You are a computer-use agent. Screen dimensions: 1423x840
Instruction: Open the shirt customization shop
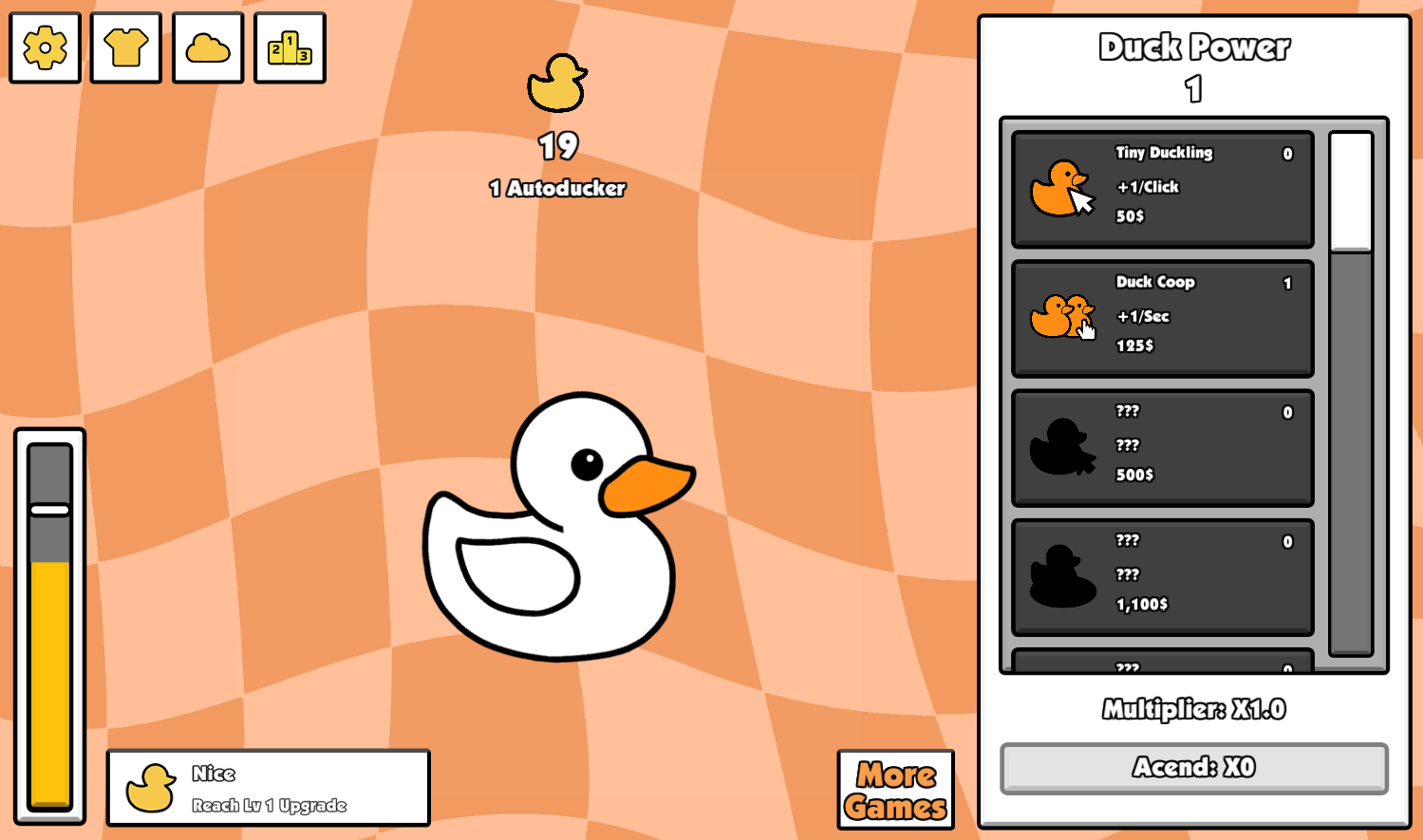(125, 48)
